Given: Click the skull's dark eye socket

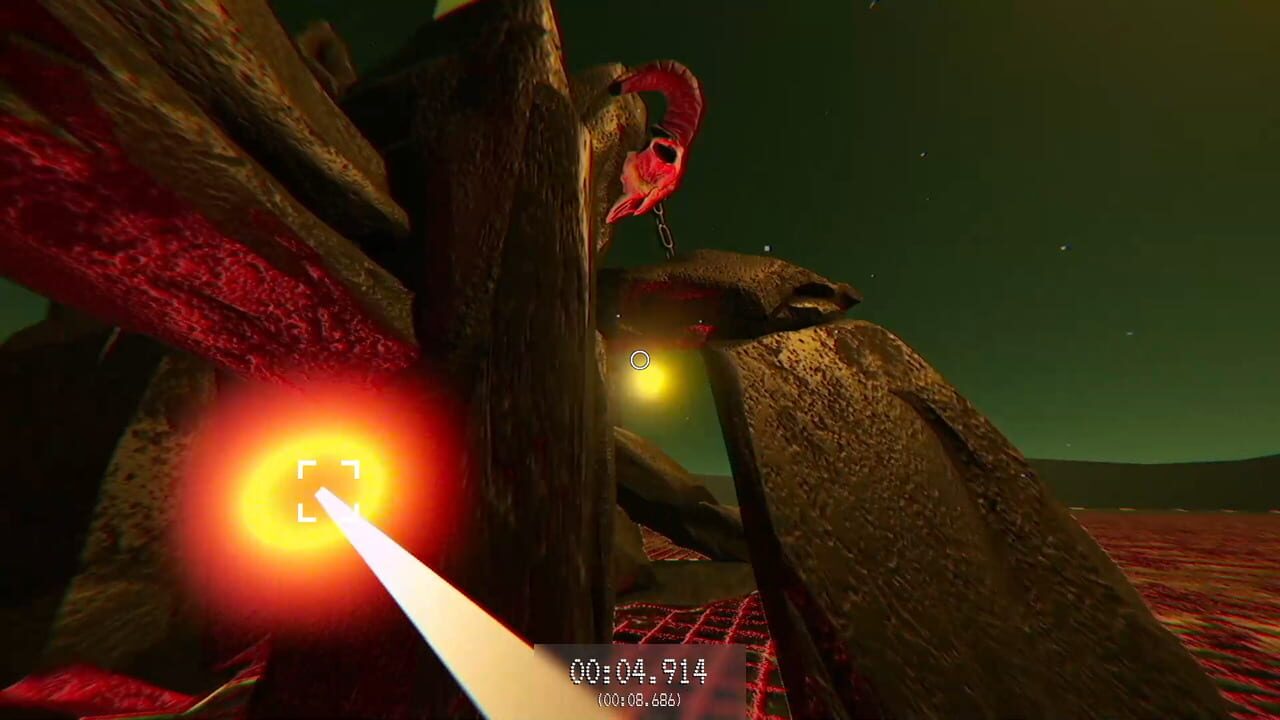Looking at the screenshot, I should click(x=665, y=155).
